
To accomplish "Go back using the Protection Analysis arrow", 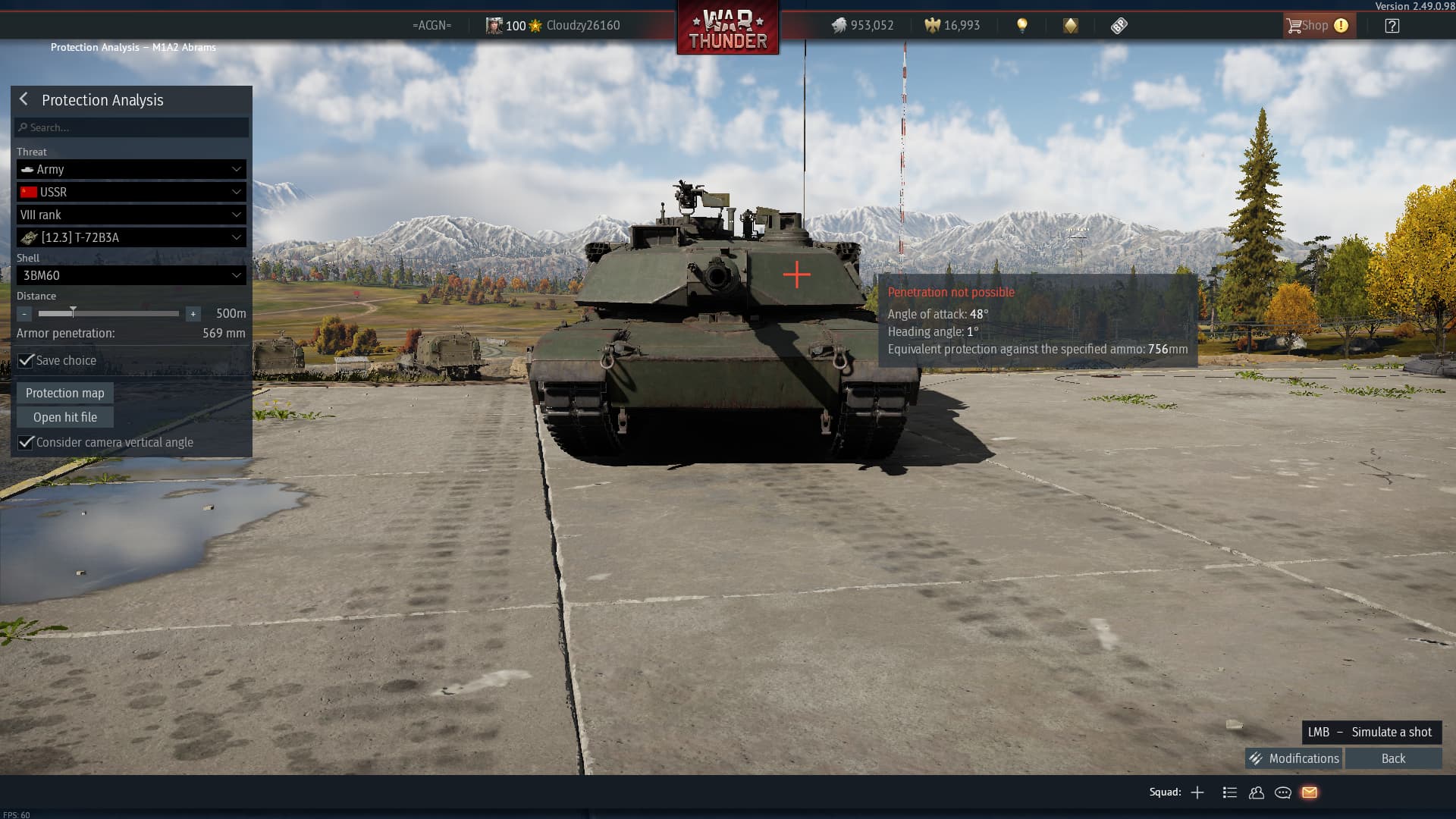I will pyautogui.click(x=24, y=99).
